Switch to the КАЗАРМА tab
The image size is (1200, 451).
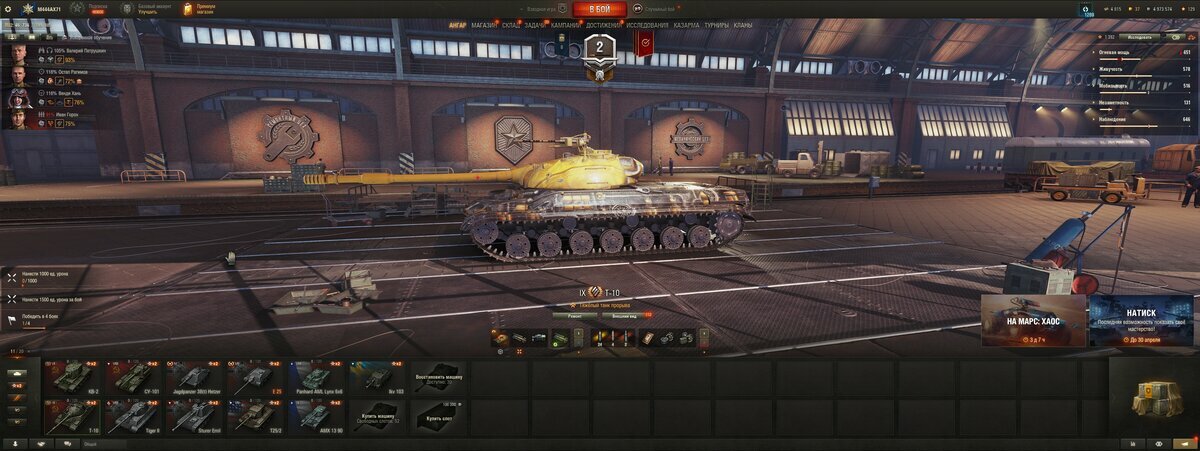687,25
